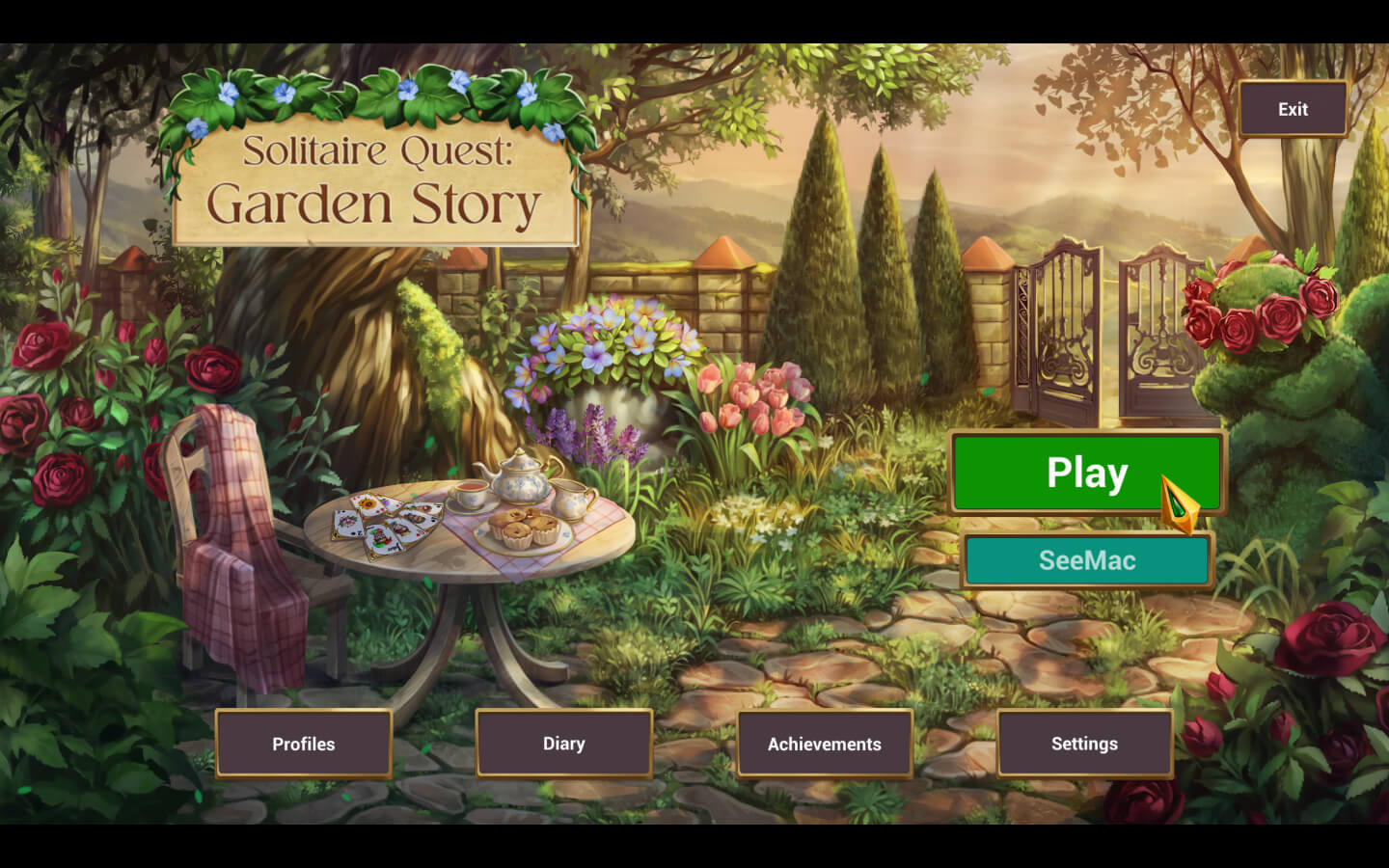Open the Profiles menu

[304, 744]
